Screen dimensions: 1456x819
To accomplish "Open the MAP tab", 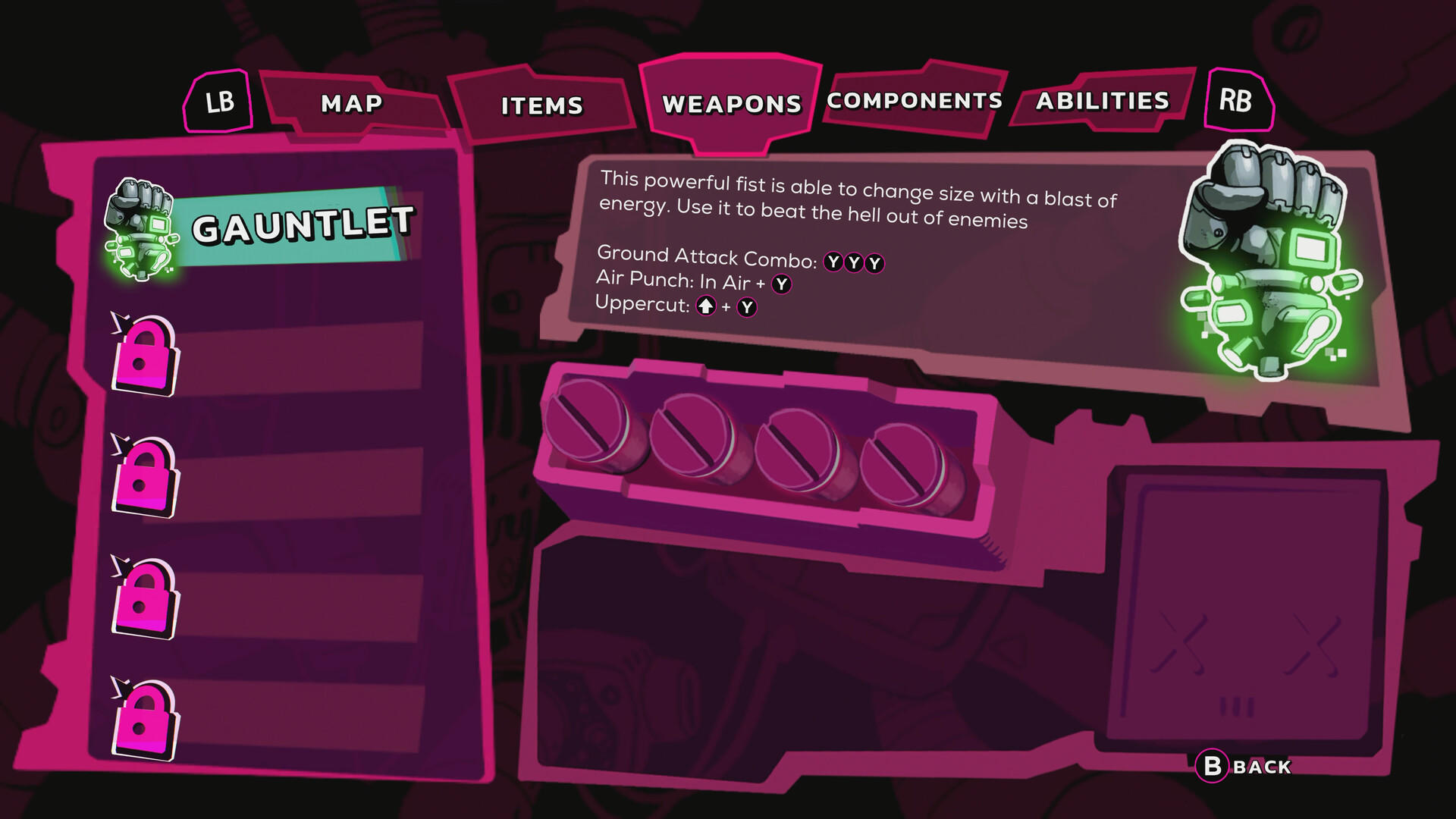I will click(351, 104).
